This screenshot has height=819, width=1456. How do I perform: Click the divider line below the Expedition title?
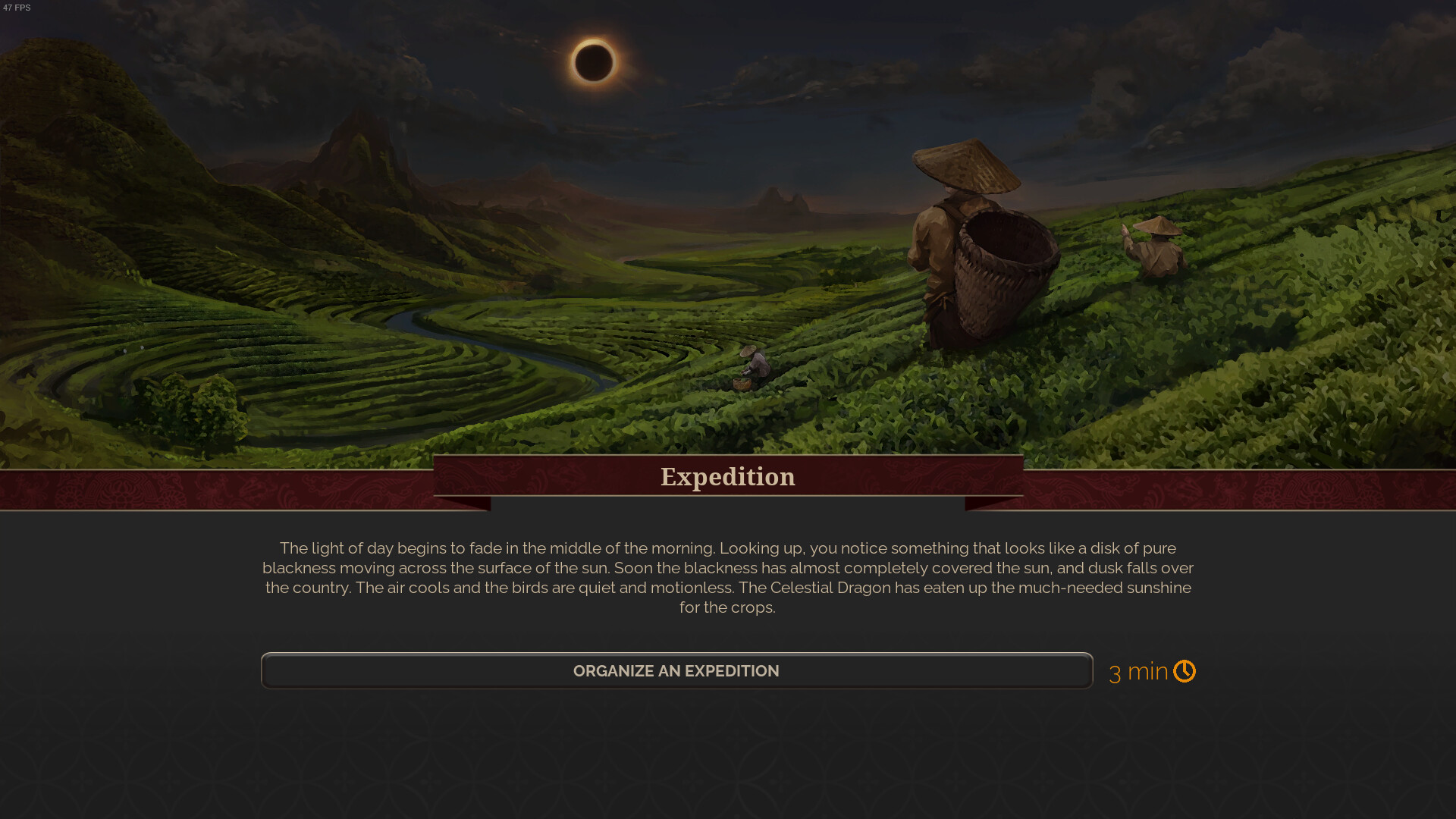coord(728,498)
